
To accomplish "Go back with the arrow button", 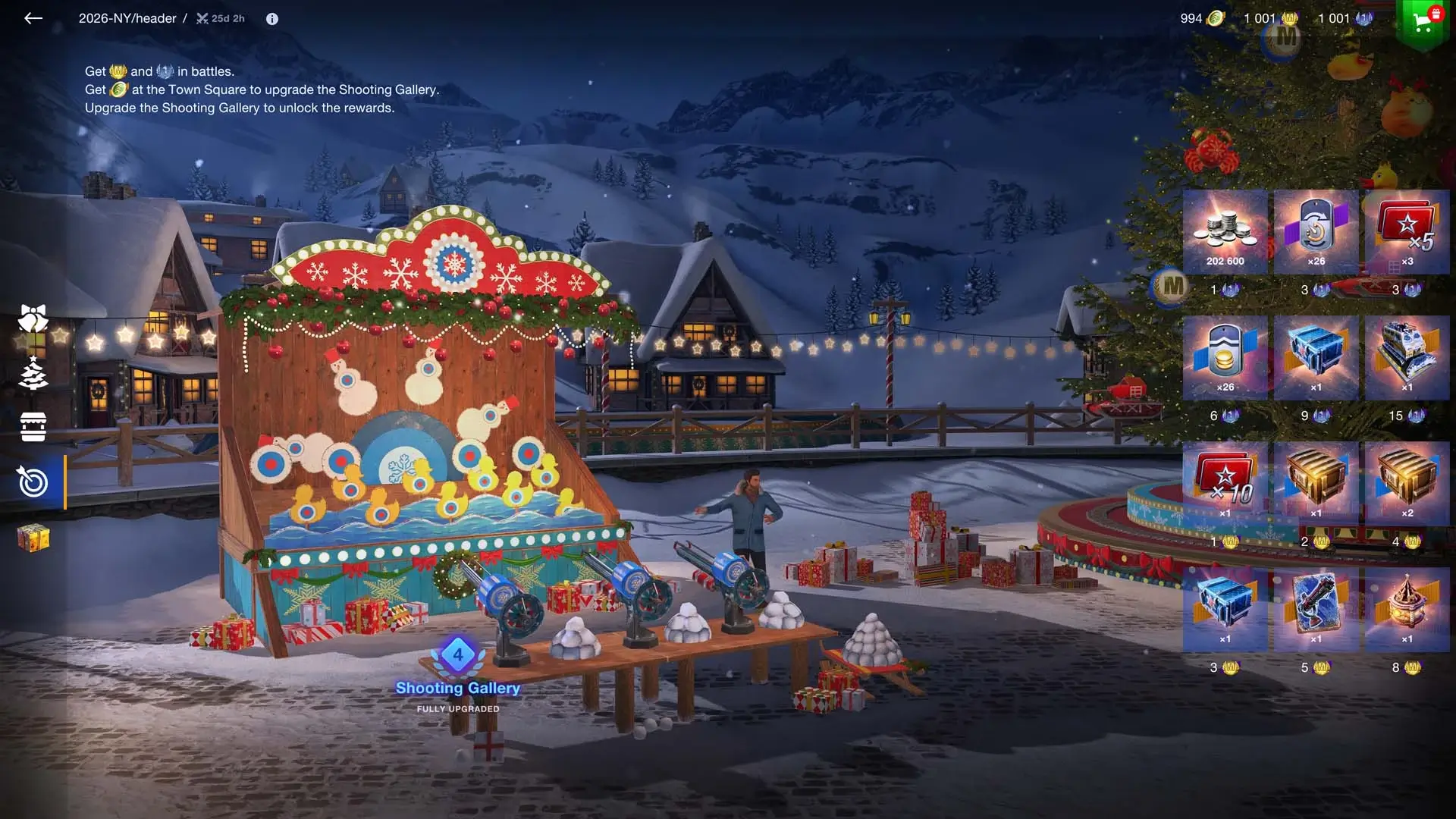I will (33, 18).
